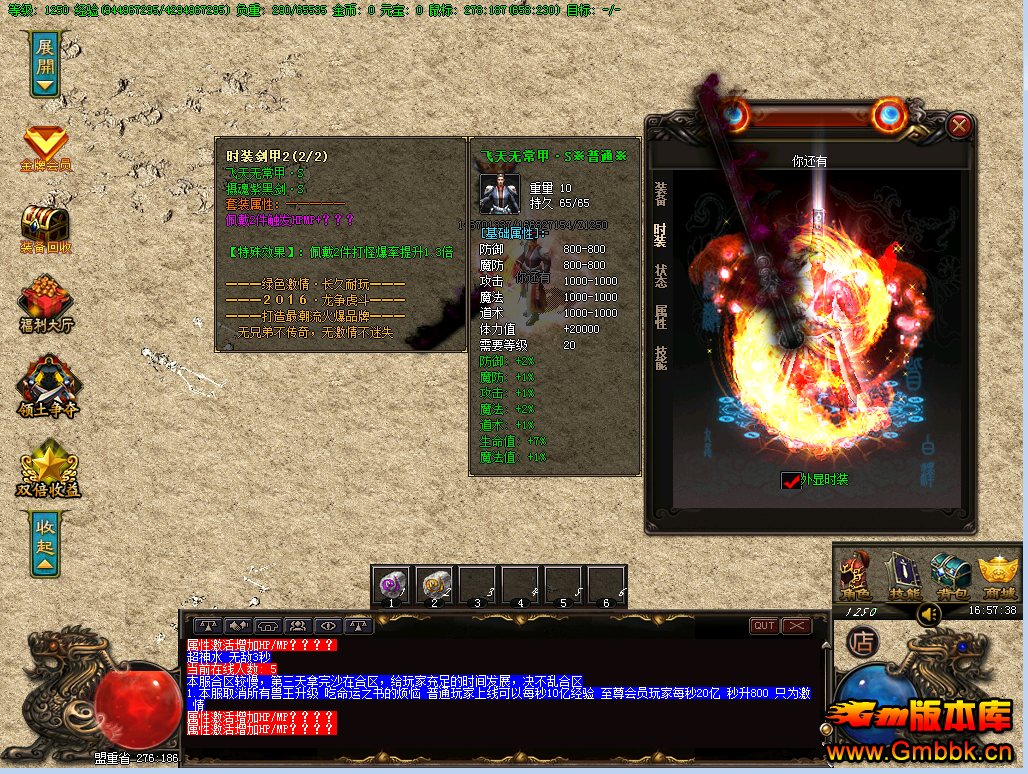Image resolution: width=1028 pixels, height=774 pixels.
Task: Use the item in hotbar slot 2
Action: click(434, 584)
